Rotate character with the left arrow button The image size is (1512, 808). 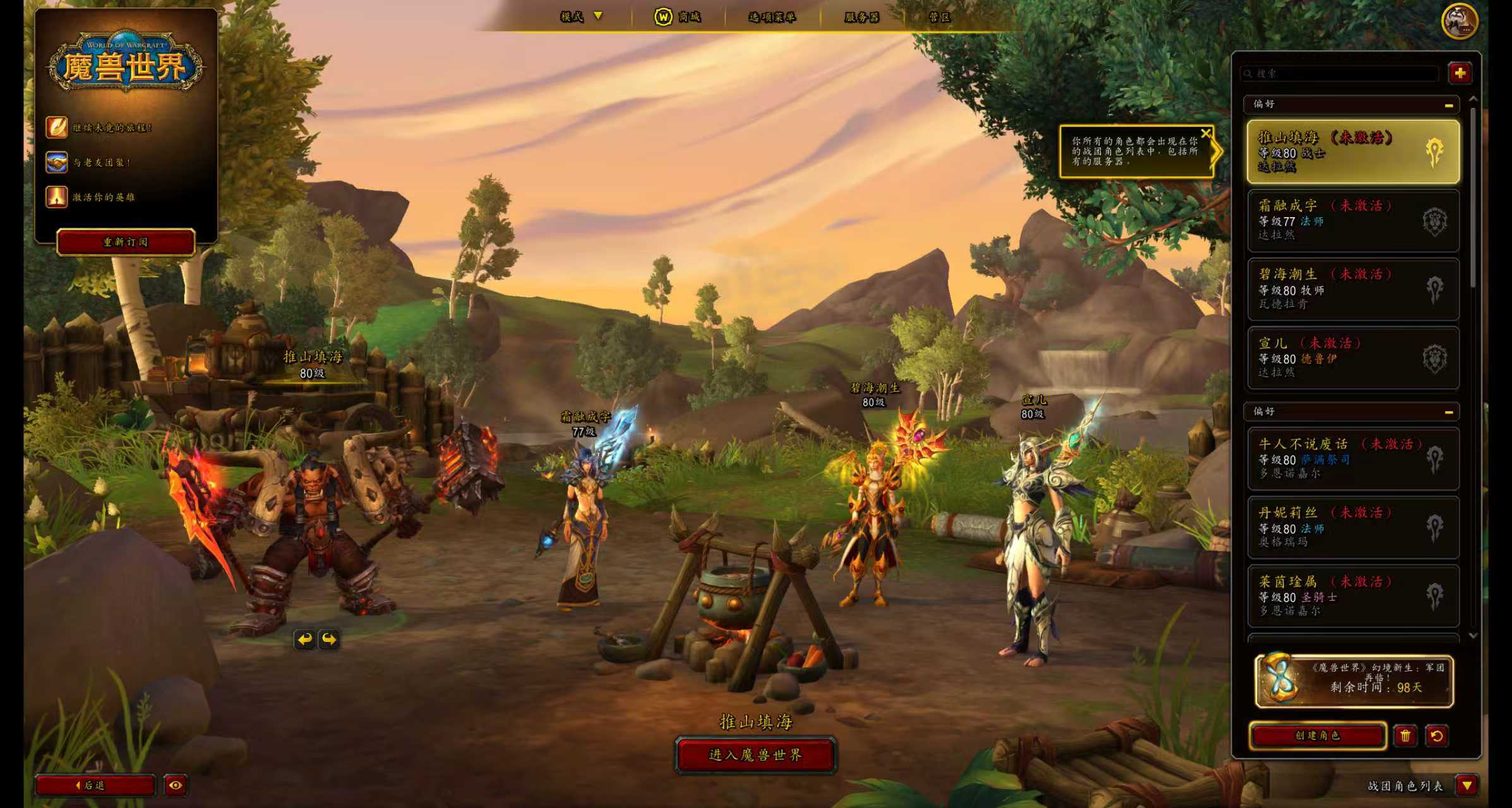point(304,639)
